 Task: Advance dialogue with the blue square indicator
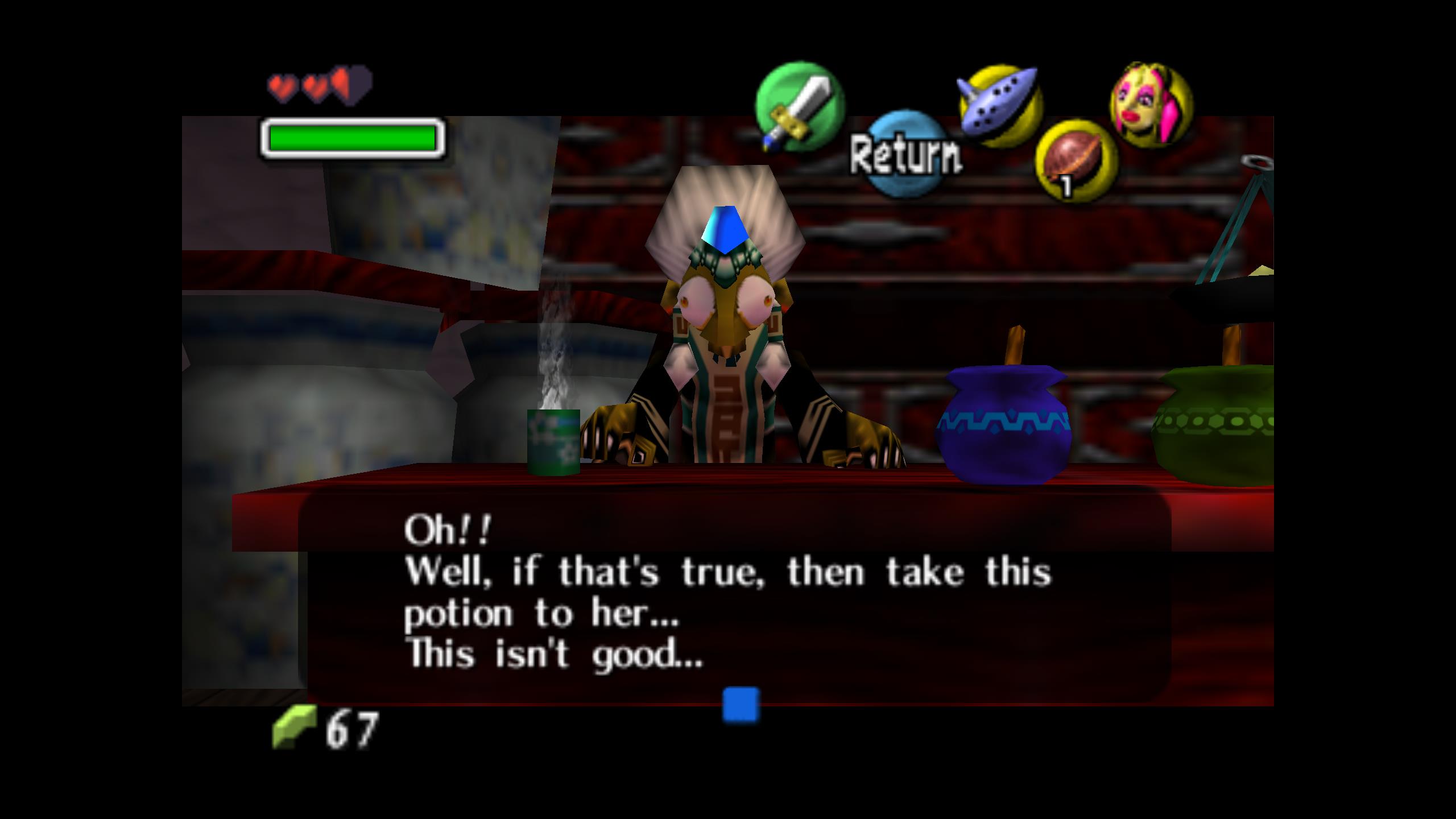coord(741,704)
